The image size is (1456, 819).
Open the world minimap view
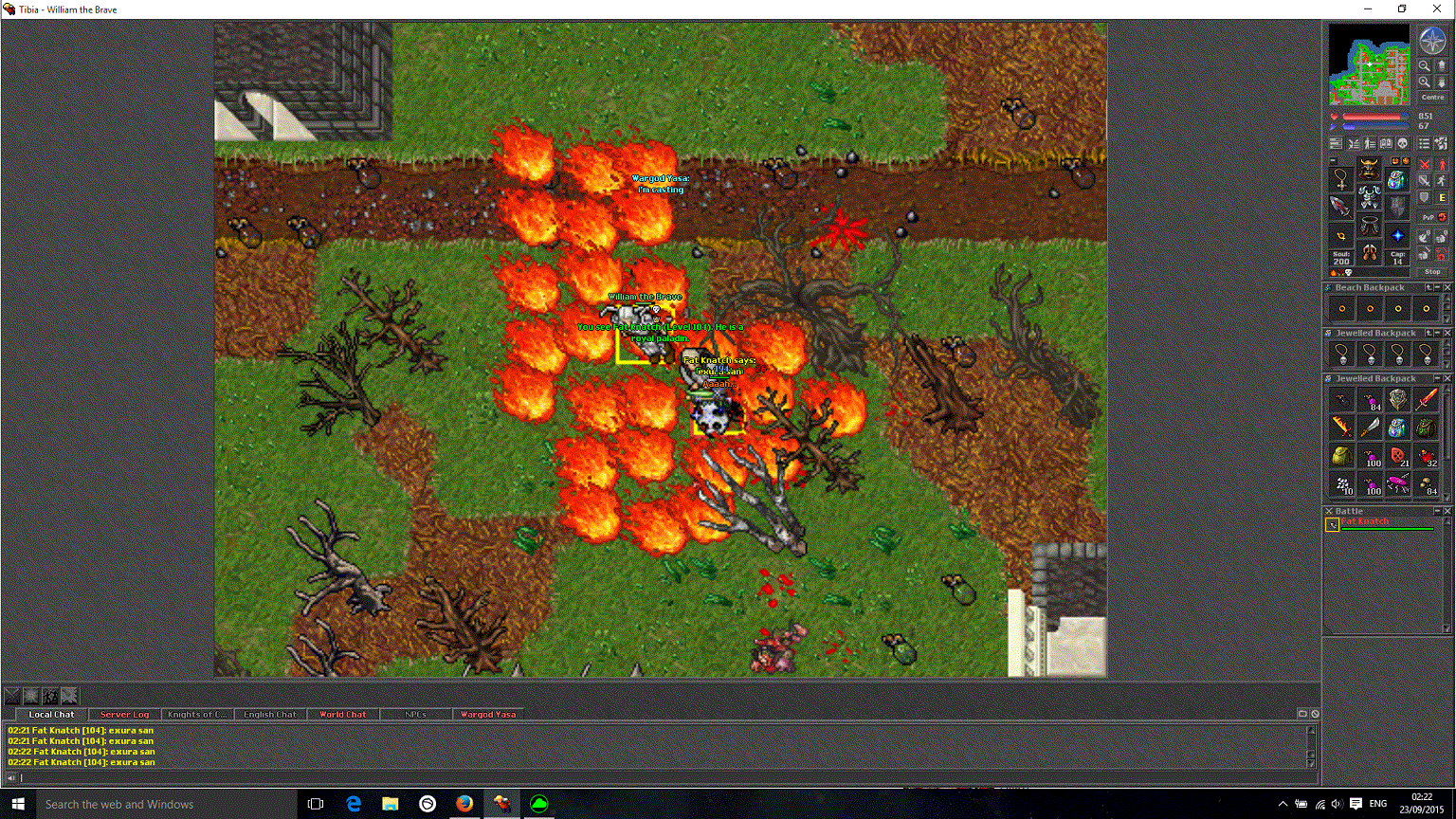pyautogui.click(x=1370, y=64)
